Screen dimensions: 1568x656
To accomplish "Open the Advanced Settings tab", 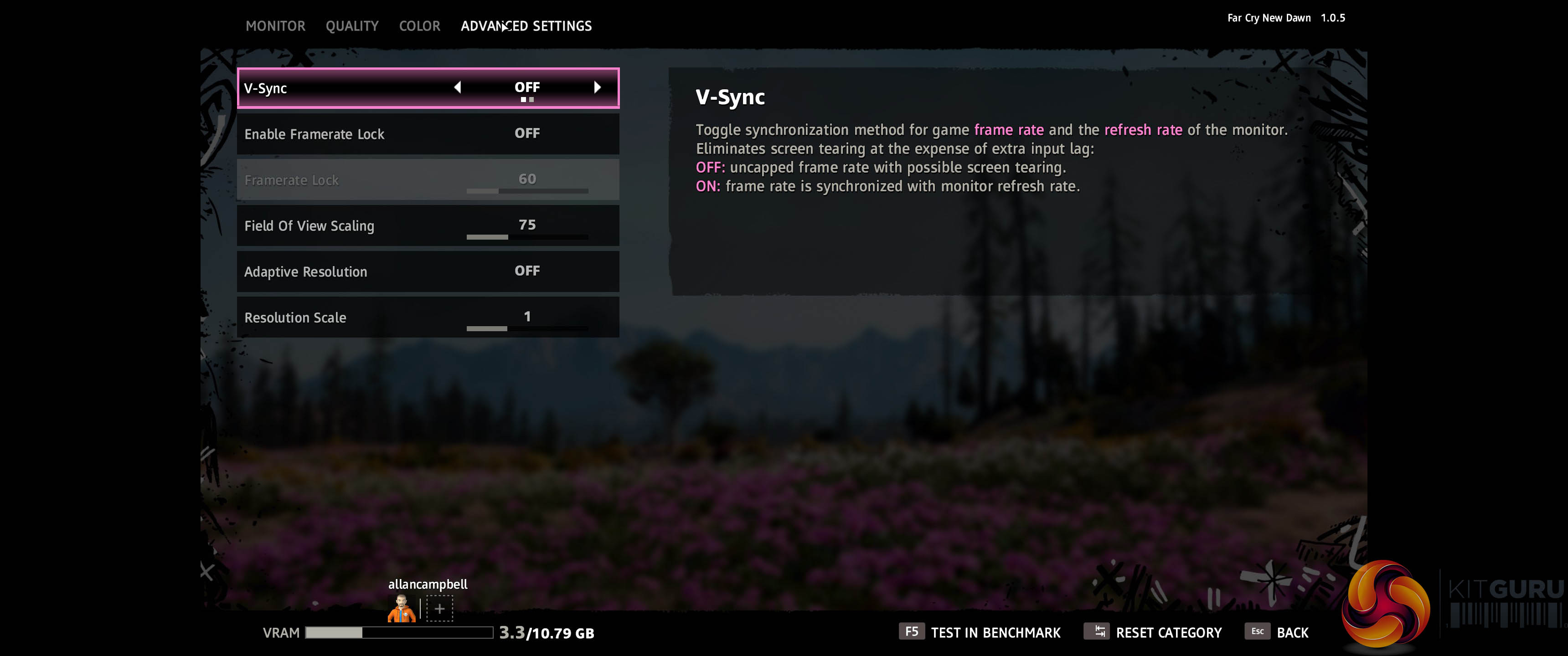I will click(526, 26).
